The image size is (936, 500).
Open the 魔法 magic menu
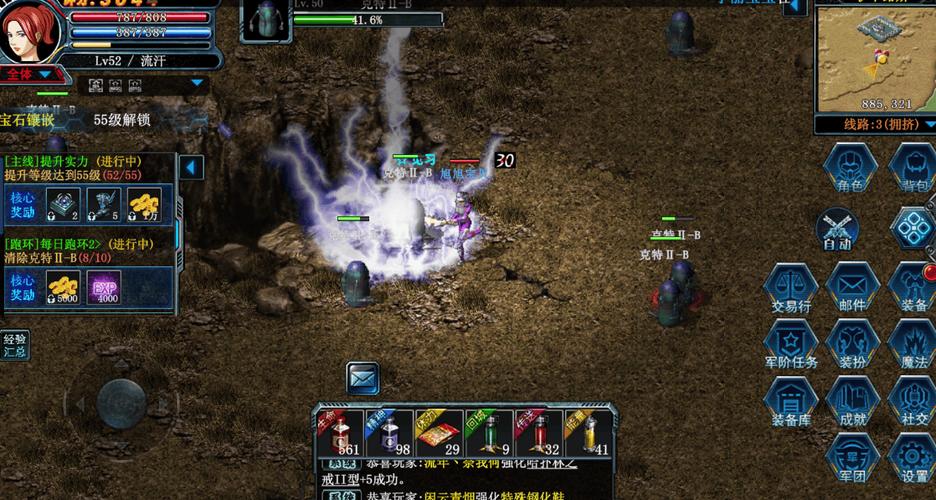[913, 344]
